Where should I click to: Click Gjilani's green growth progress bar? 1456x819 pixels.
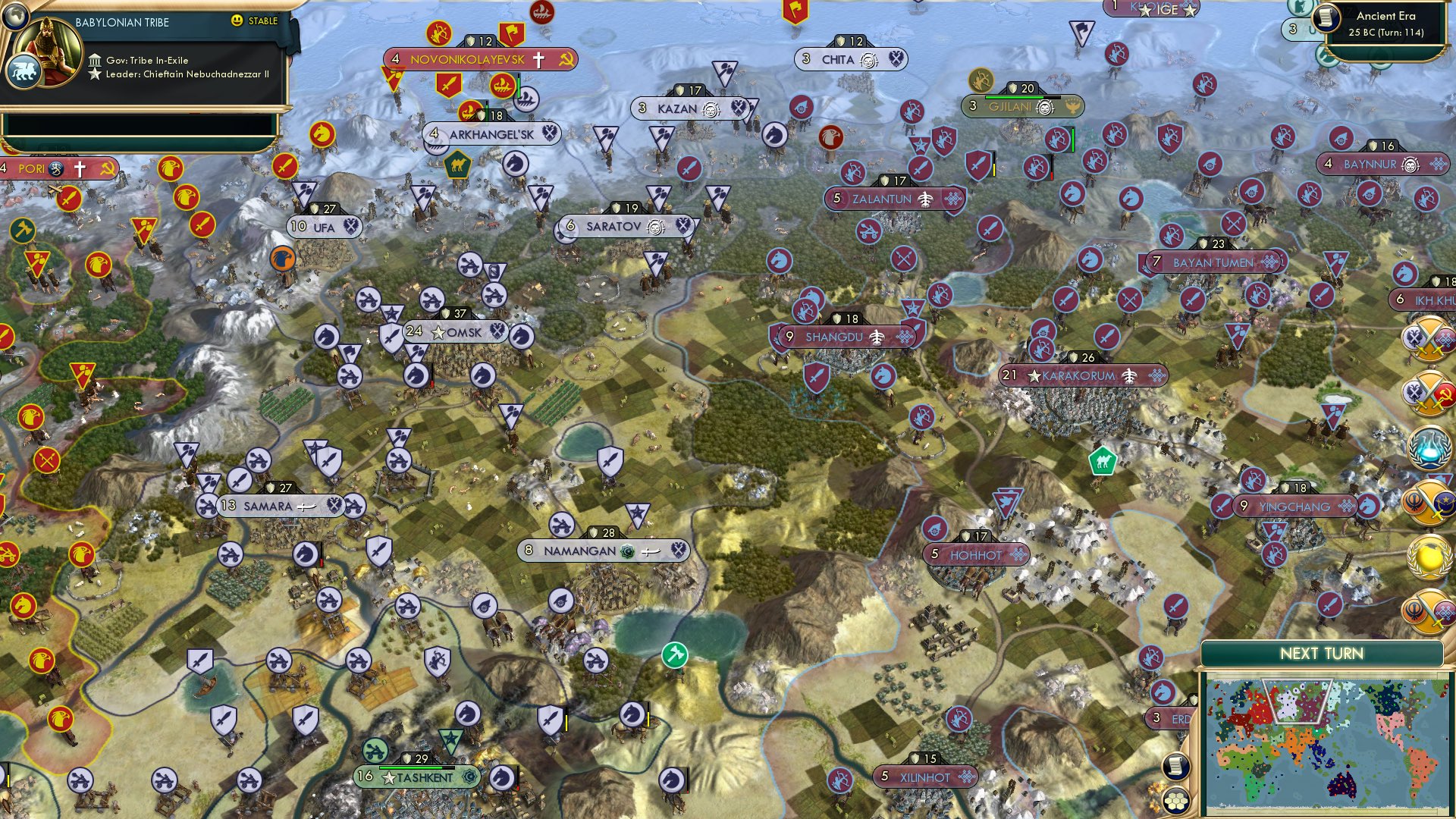click(x=1014, y=97)
